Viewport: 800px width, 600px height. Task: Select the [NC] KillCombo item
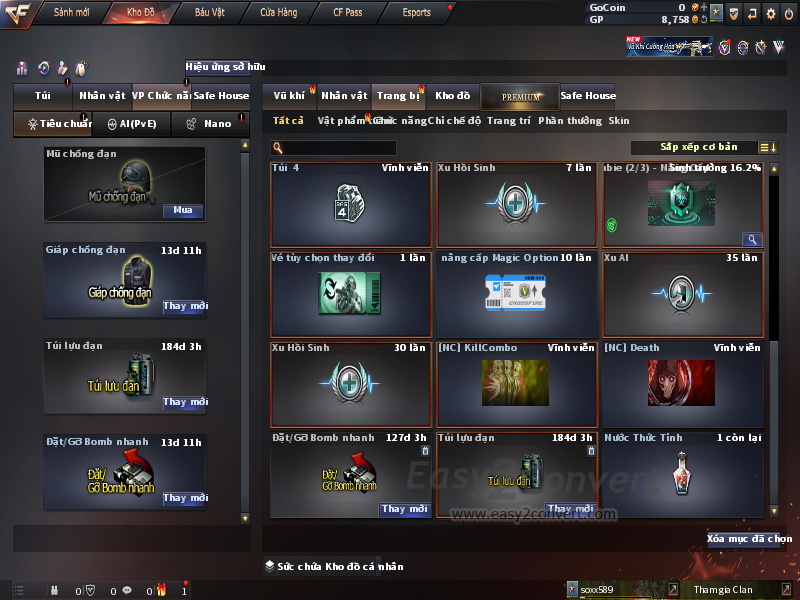[517, 384]
